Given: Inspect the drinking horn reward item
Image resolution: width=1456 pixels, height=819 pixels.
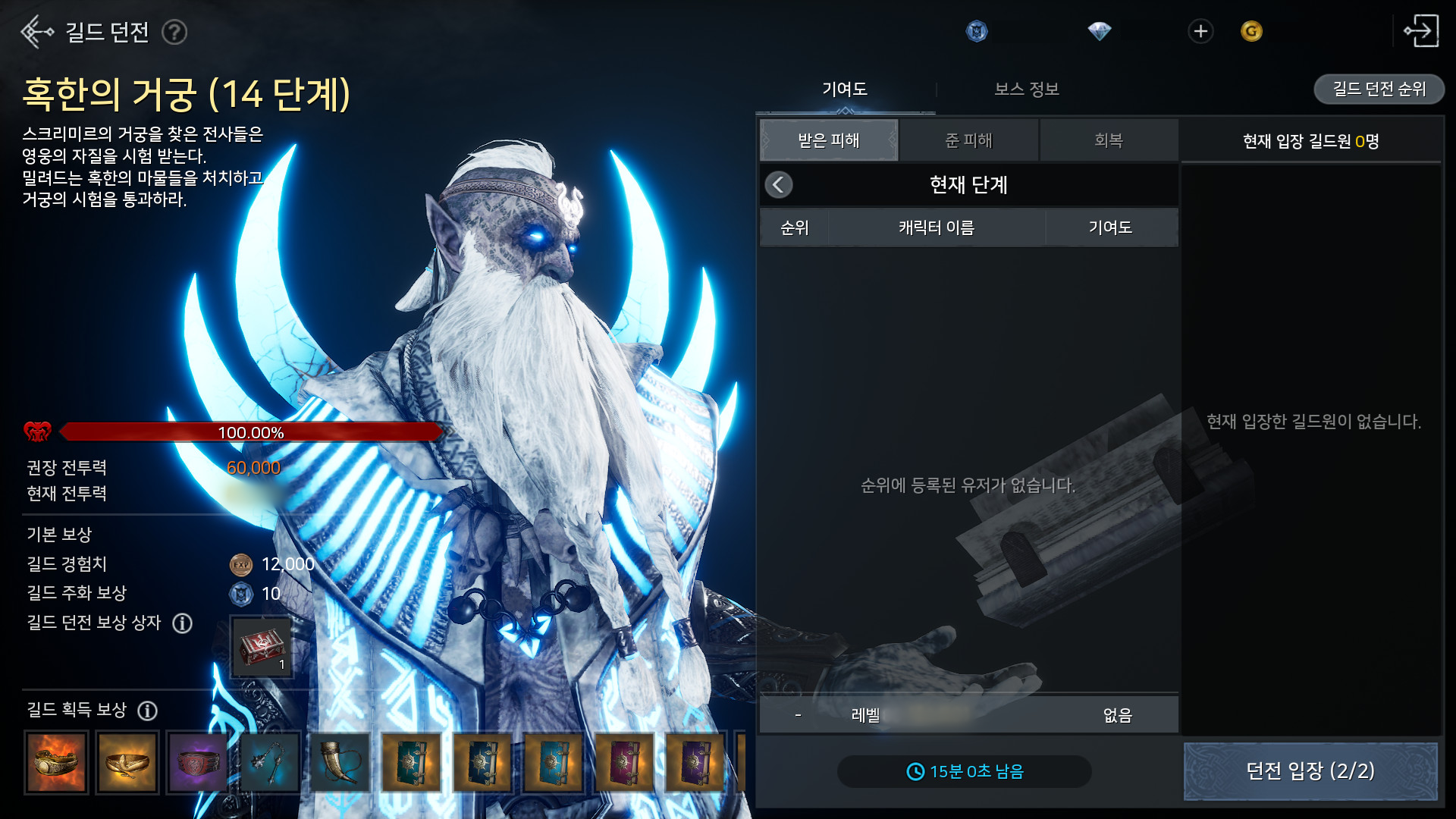Looking at the screenshot, I should (340, 762).
